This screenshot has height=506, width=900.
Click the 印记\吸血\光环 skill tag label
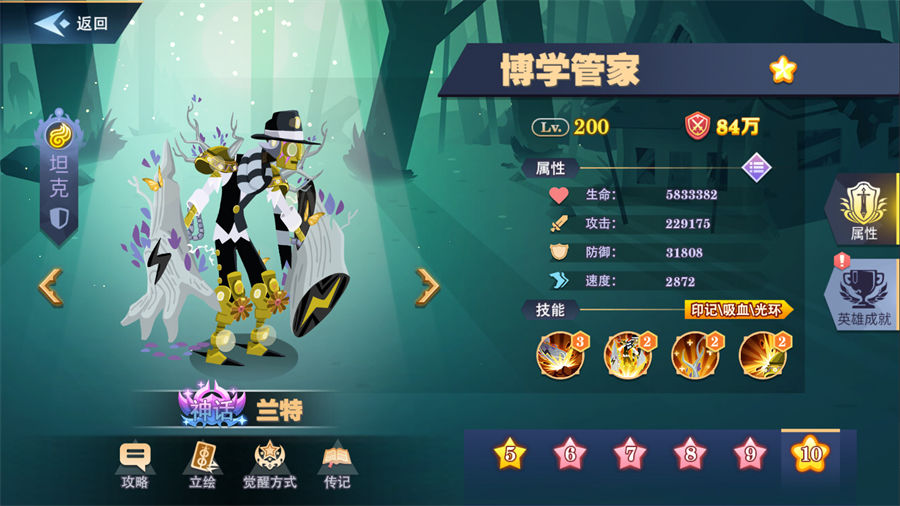[738, 310]
